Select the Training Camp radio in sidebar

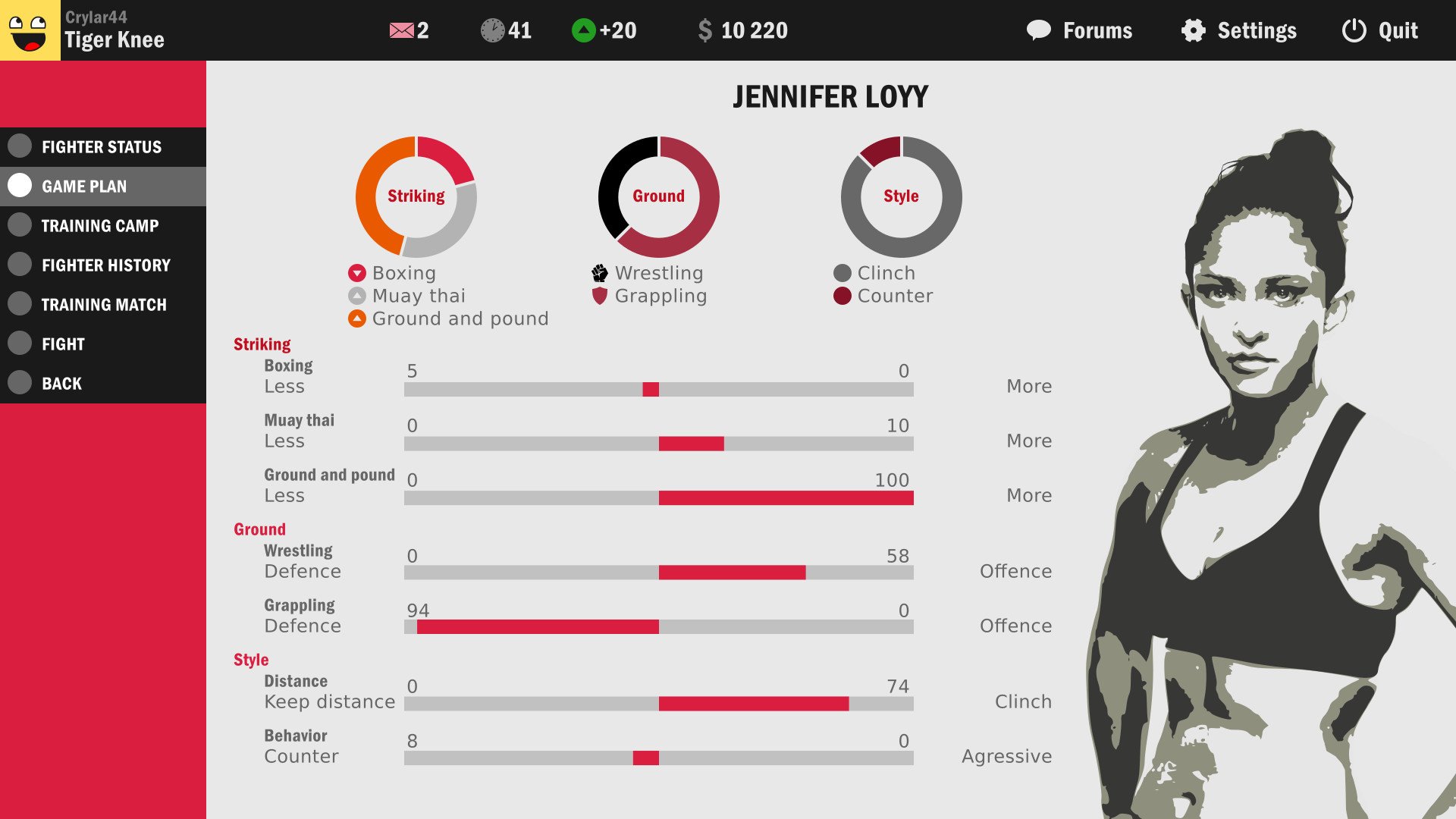tap(20, 225)
